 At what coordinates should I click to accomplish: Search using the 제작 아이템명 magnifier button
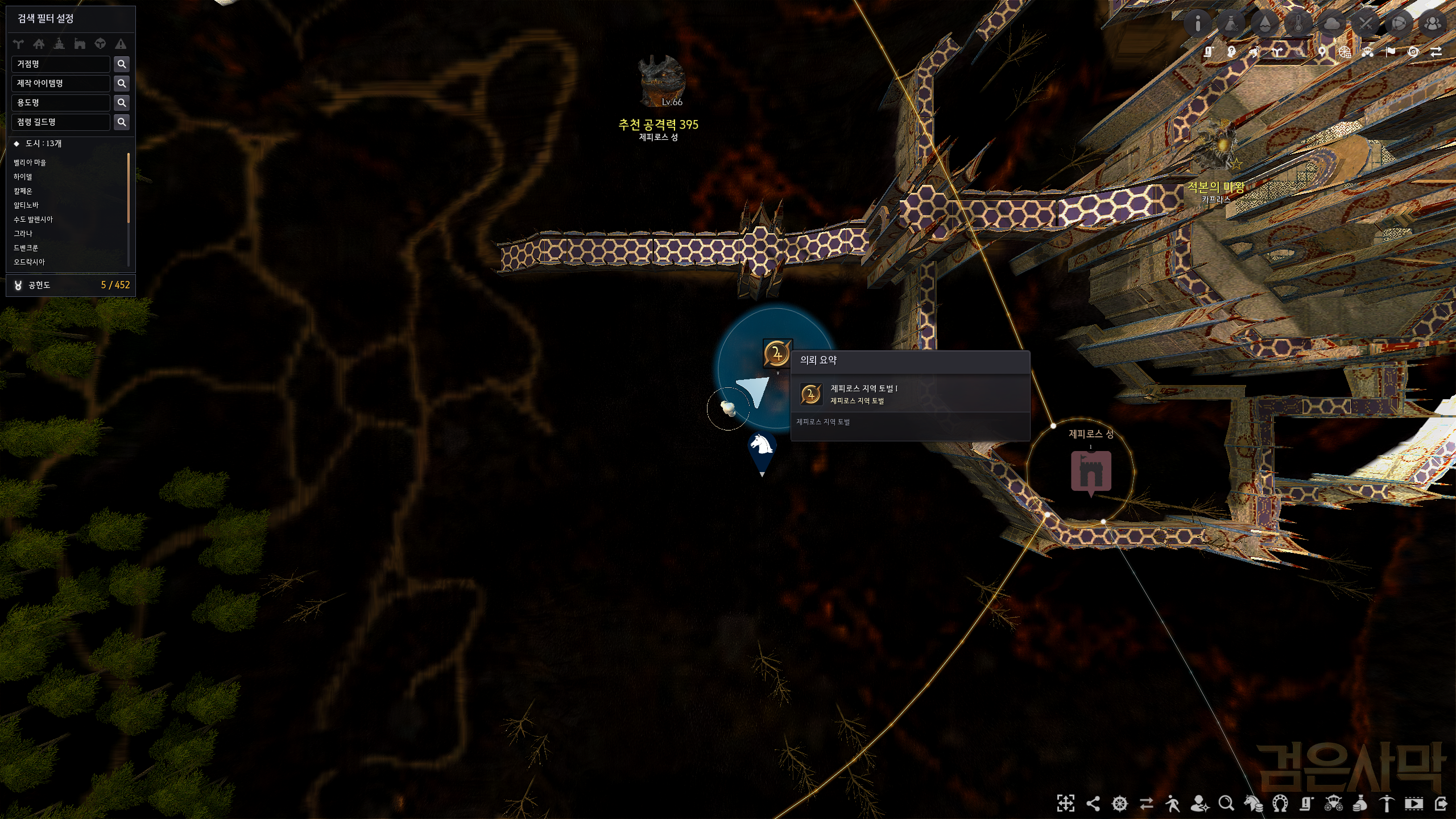pyautogui.click(x=122, y=84)
